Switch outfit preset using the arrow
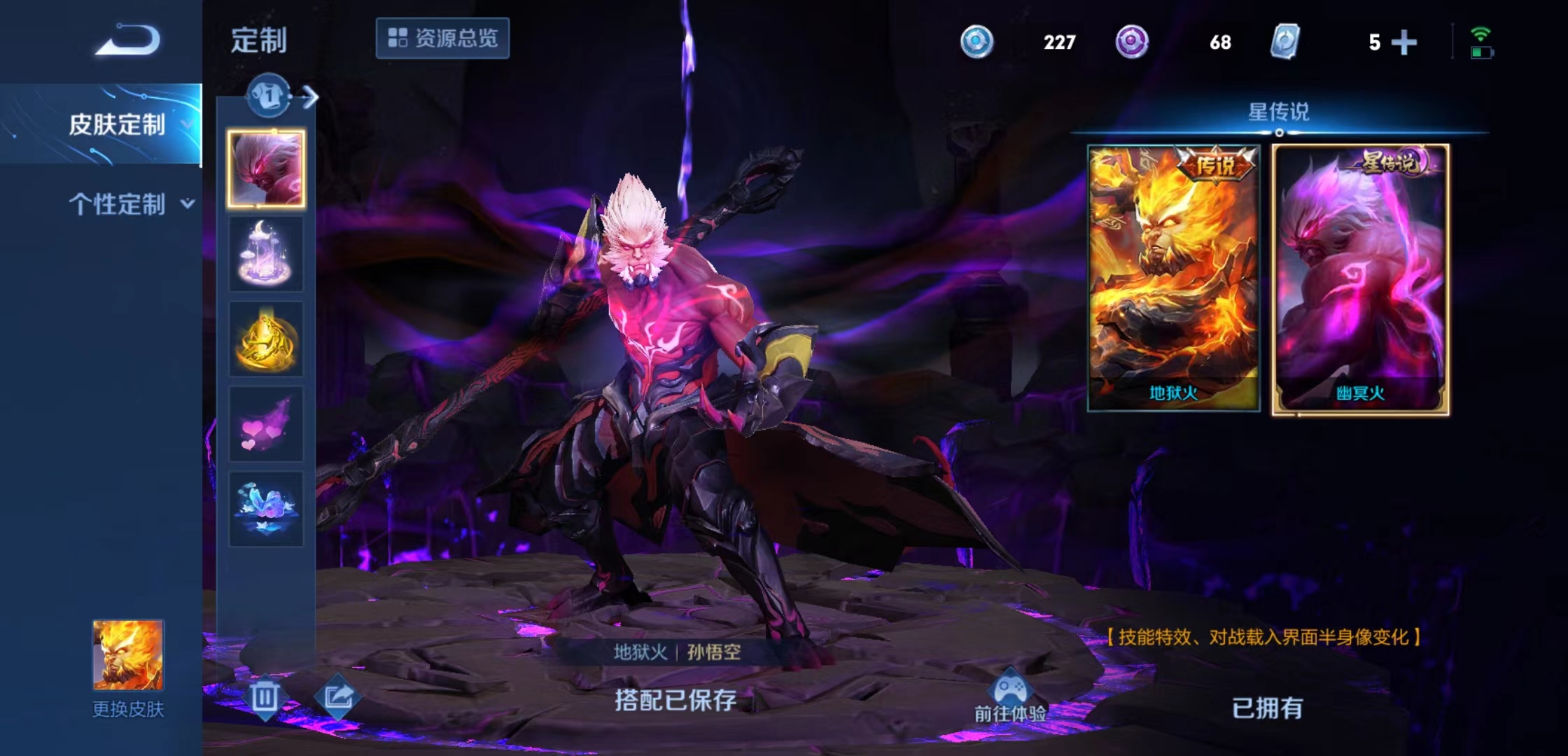Screen dimensions: 1568x756 [309, 97]
